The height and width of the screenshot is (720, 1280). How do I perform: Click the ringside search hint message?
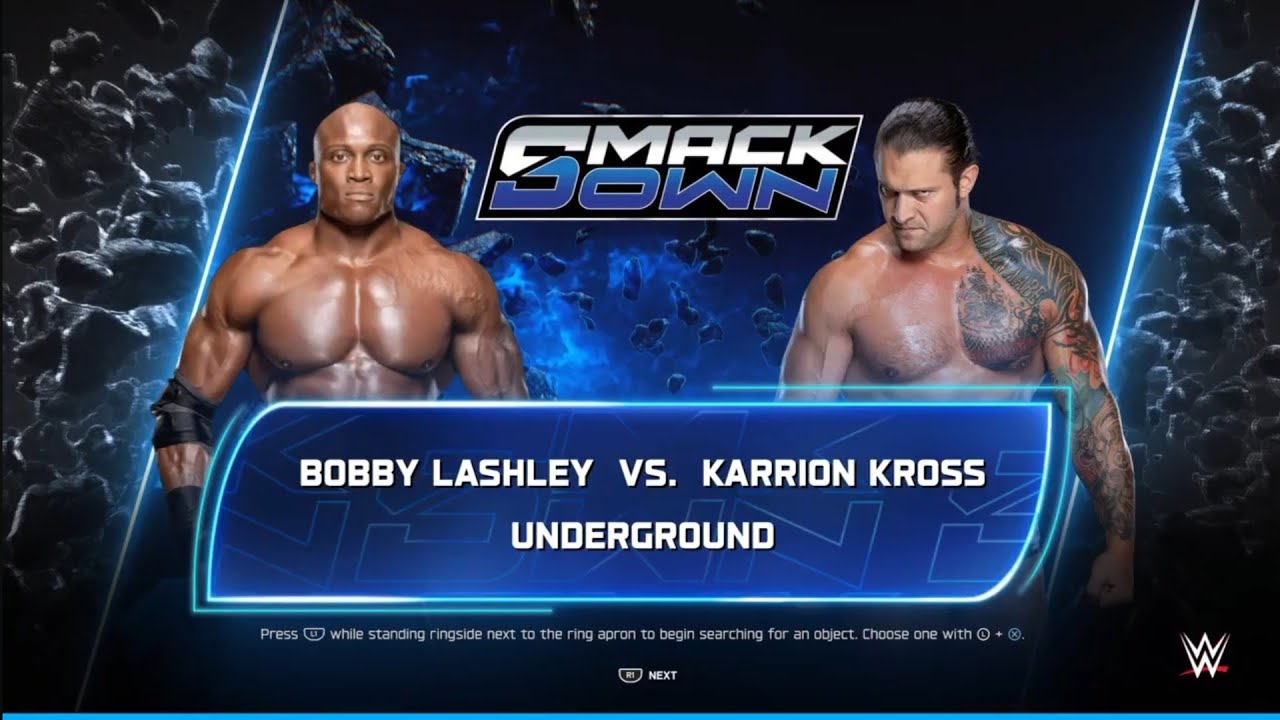[x=640, y=634]
